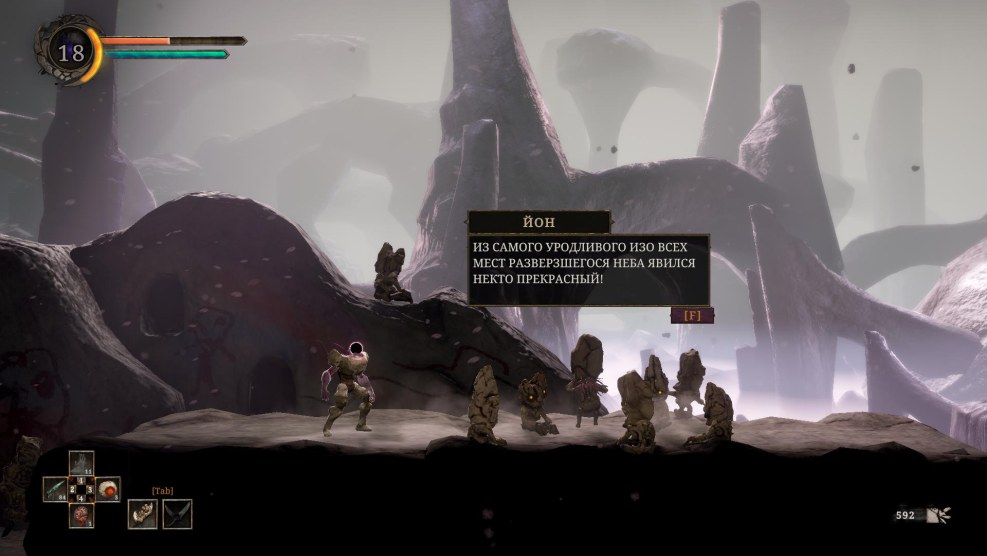Select the eyeball item in quick slot 3
Viewport: 987px width, 556px height.
[108, 489]
